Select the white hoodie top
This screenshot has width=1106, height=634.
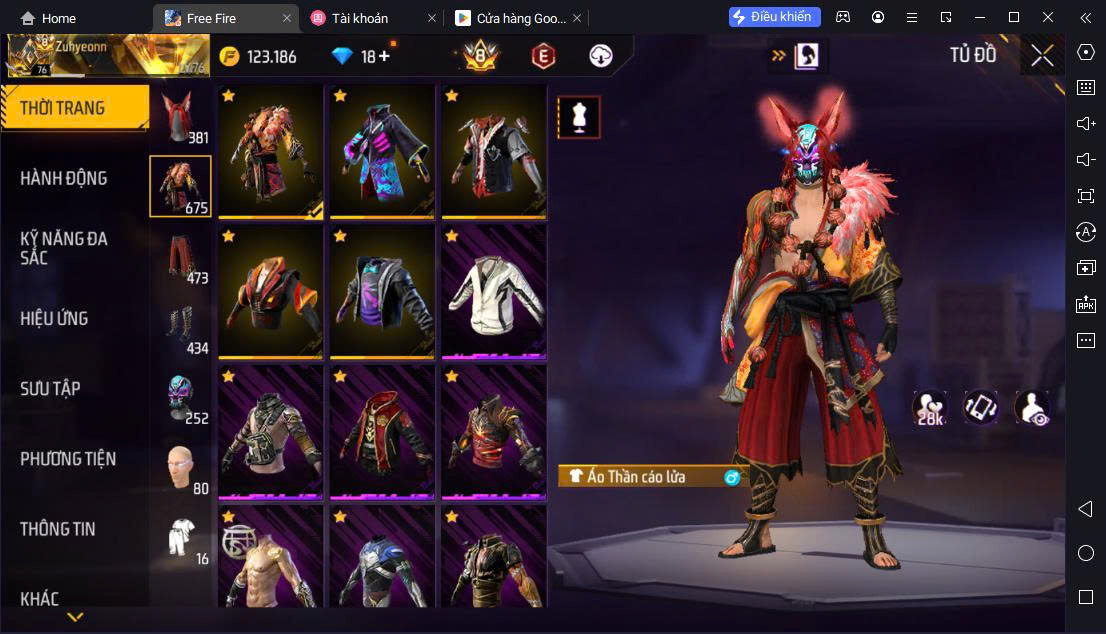click(x=494, y=291)
